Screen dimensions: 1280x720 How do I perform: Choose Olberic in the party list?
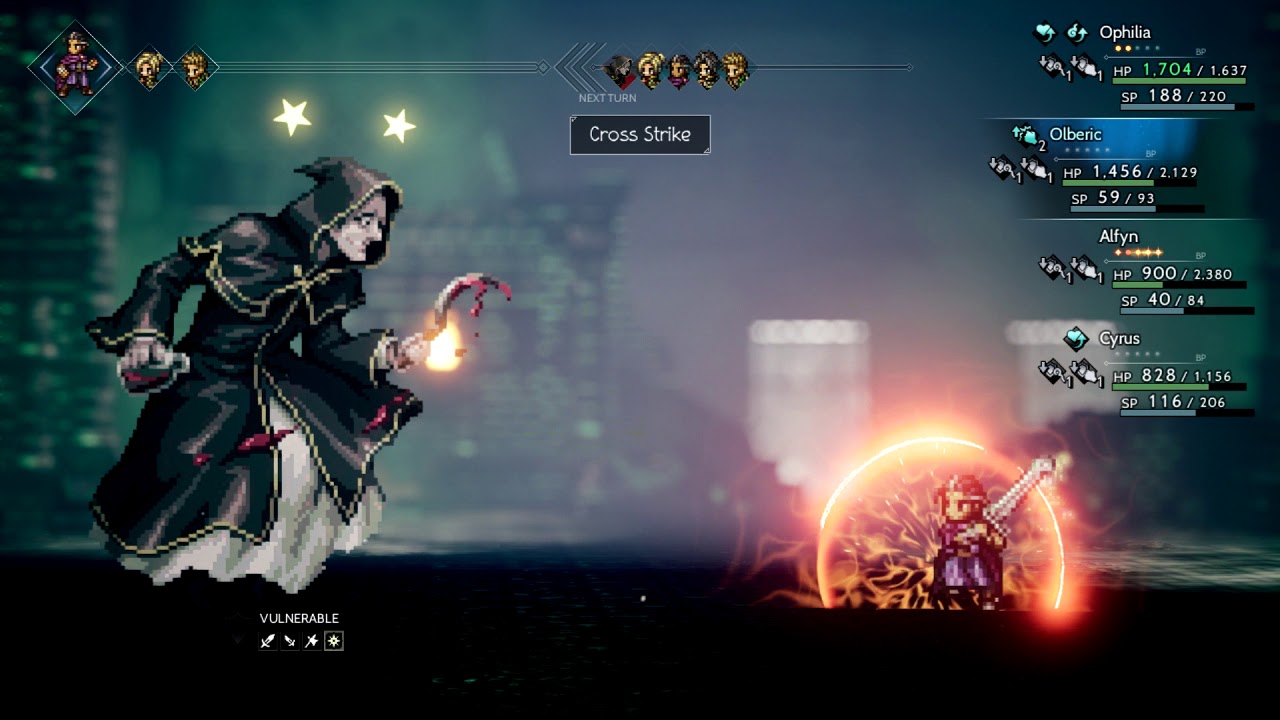click(1075, 135)
